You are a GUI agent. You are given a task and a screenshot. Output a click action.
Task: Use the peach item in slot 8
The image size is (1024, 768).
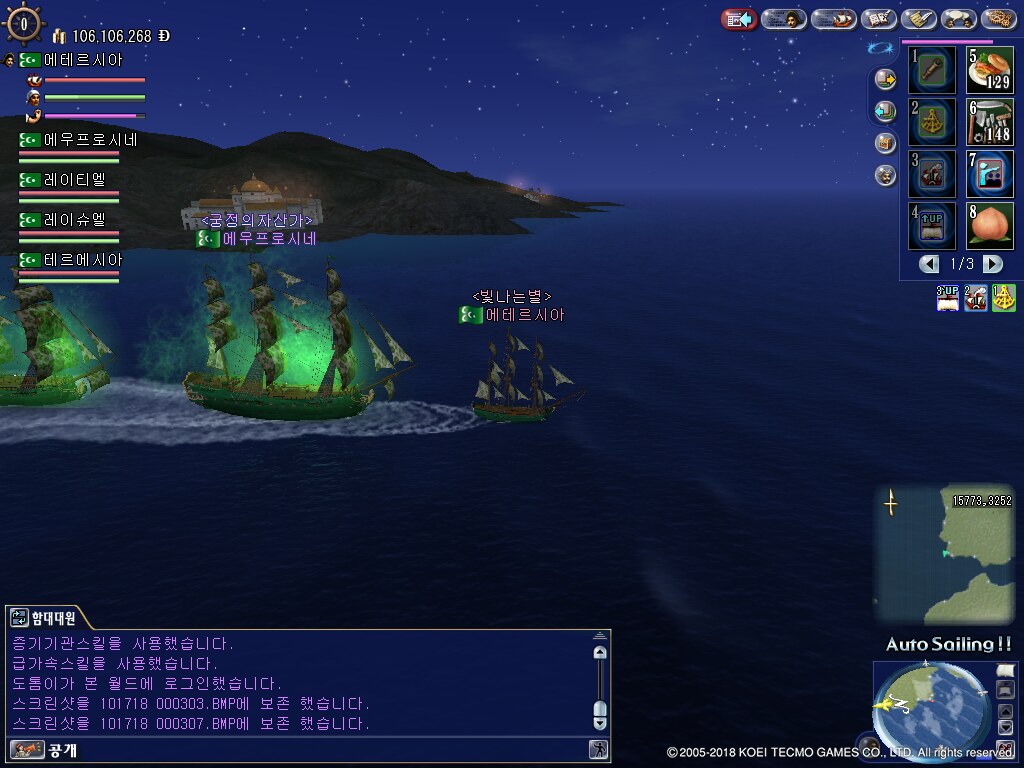990,226
